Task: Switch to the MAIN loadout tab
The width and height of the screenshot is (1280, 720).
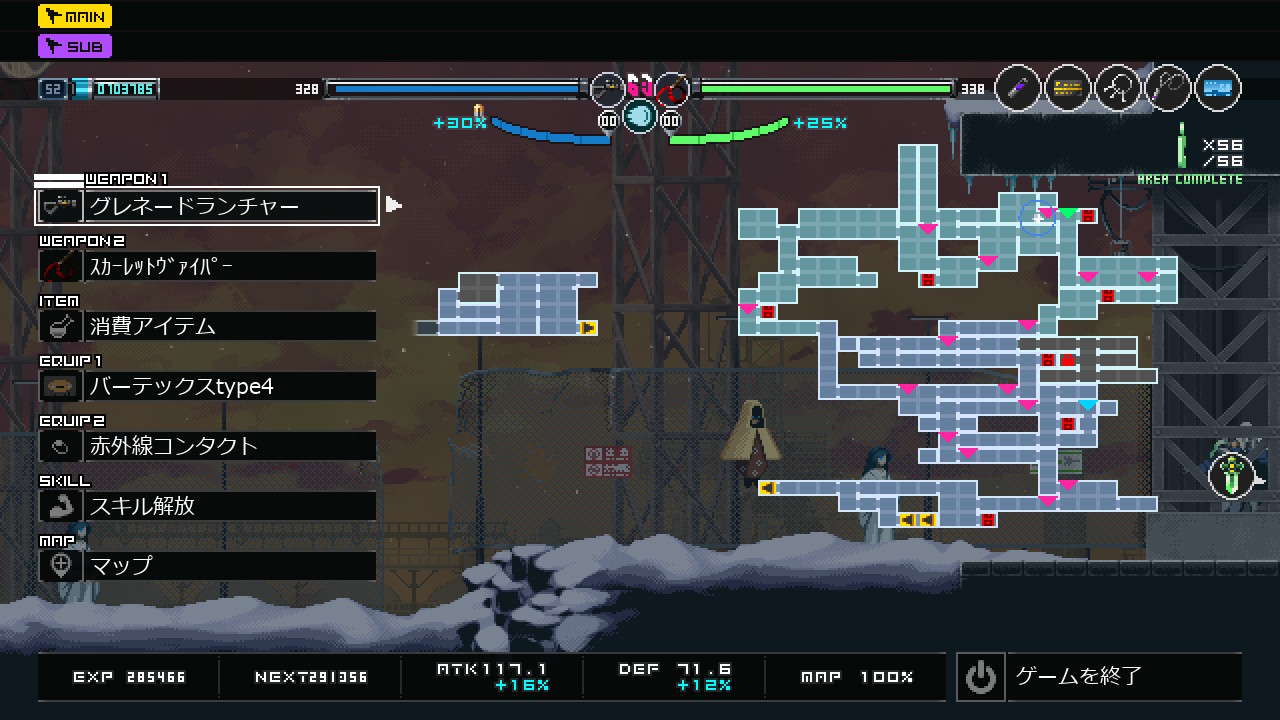Action: tap(75, 16)
